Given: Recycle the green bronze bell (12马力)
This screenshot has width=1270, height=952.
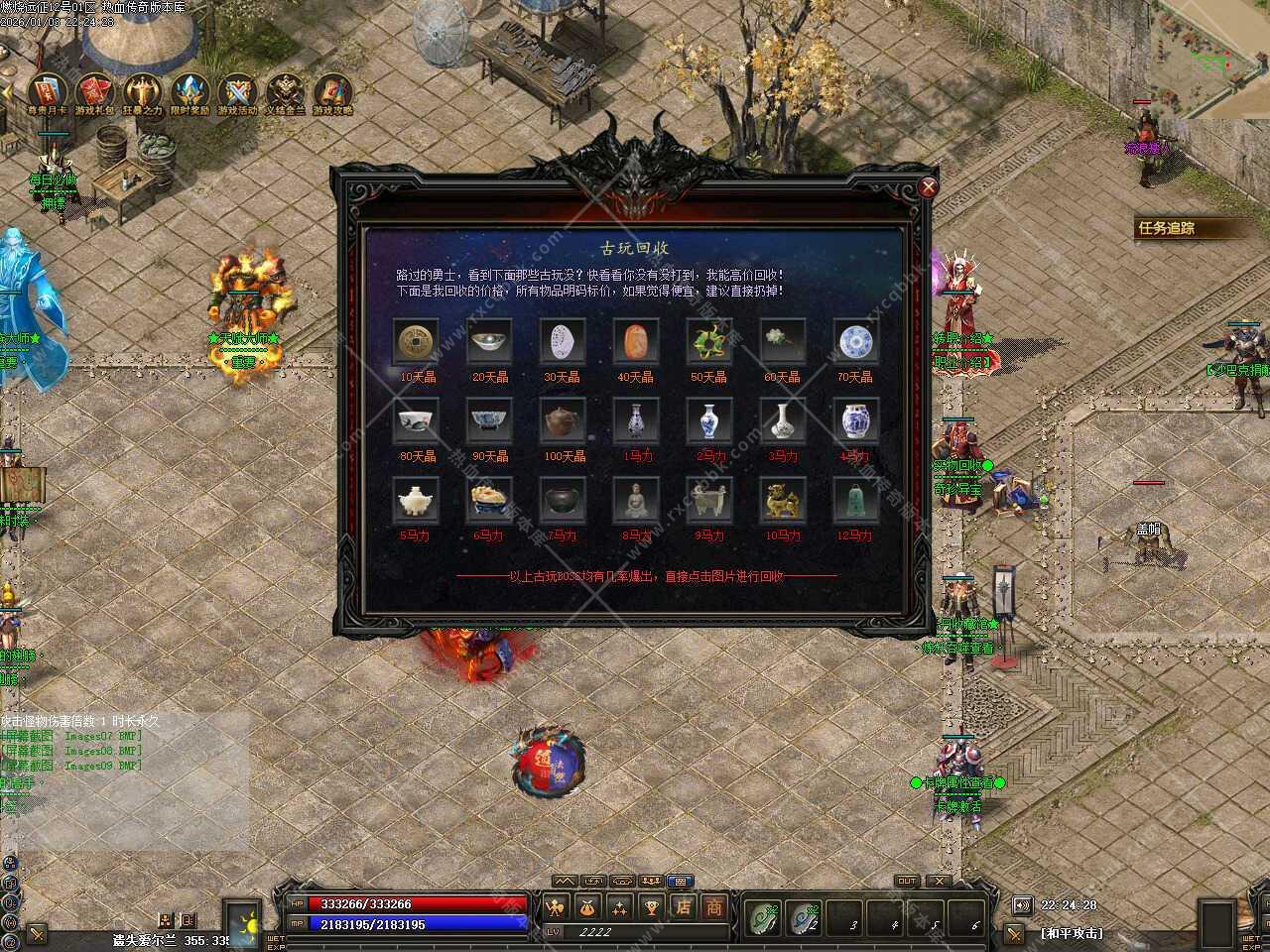Looking at the screenshot, I should click(x=854, y=501).
